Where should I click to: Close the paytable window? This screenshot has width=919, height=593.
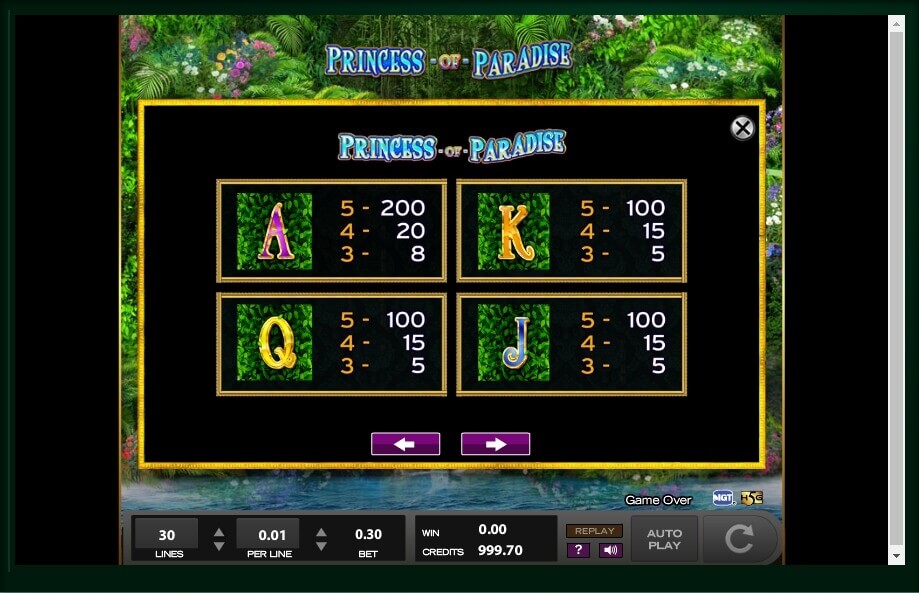pyautogui.click(x=742, y=128)
